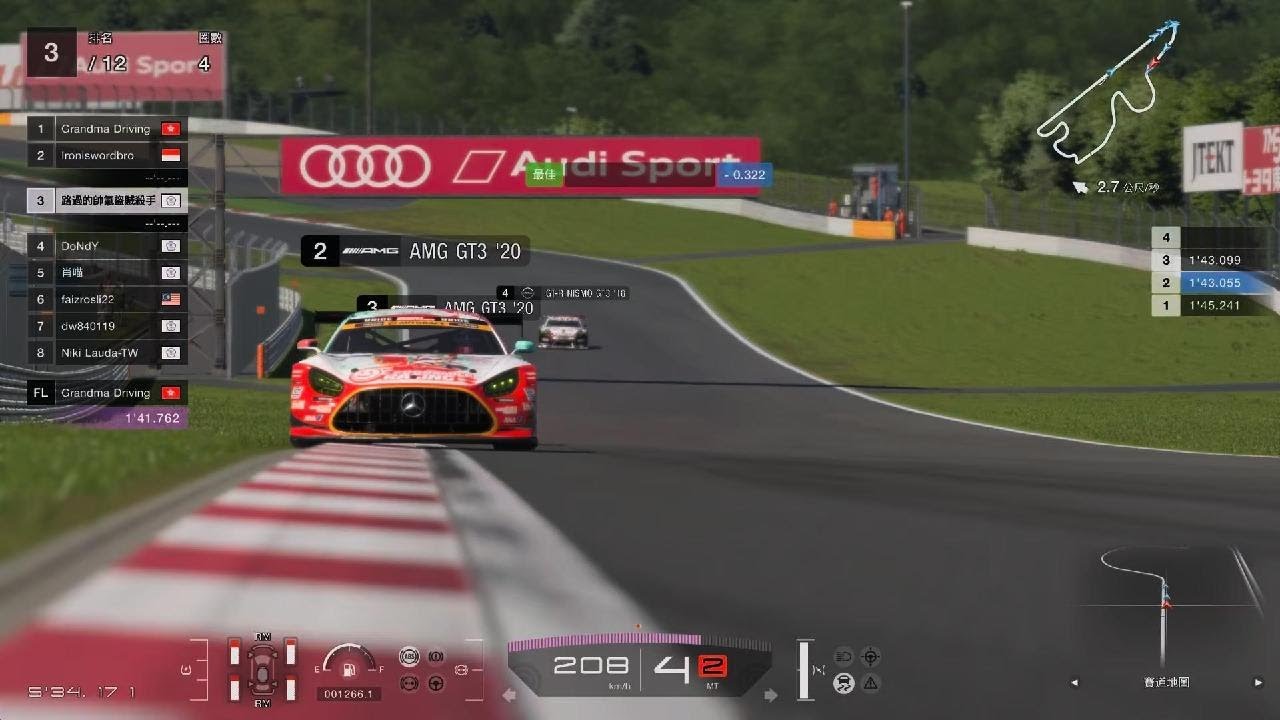Select DoNdY in the leaderboard

106,246
